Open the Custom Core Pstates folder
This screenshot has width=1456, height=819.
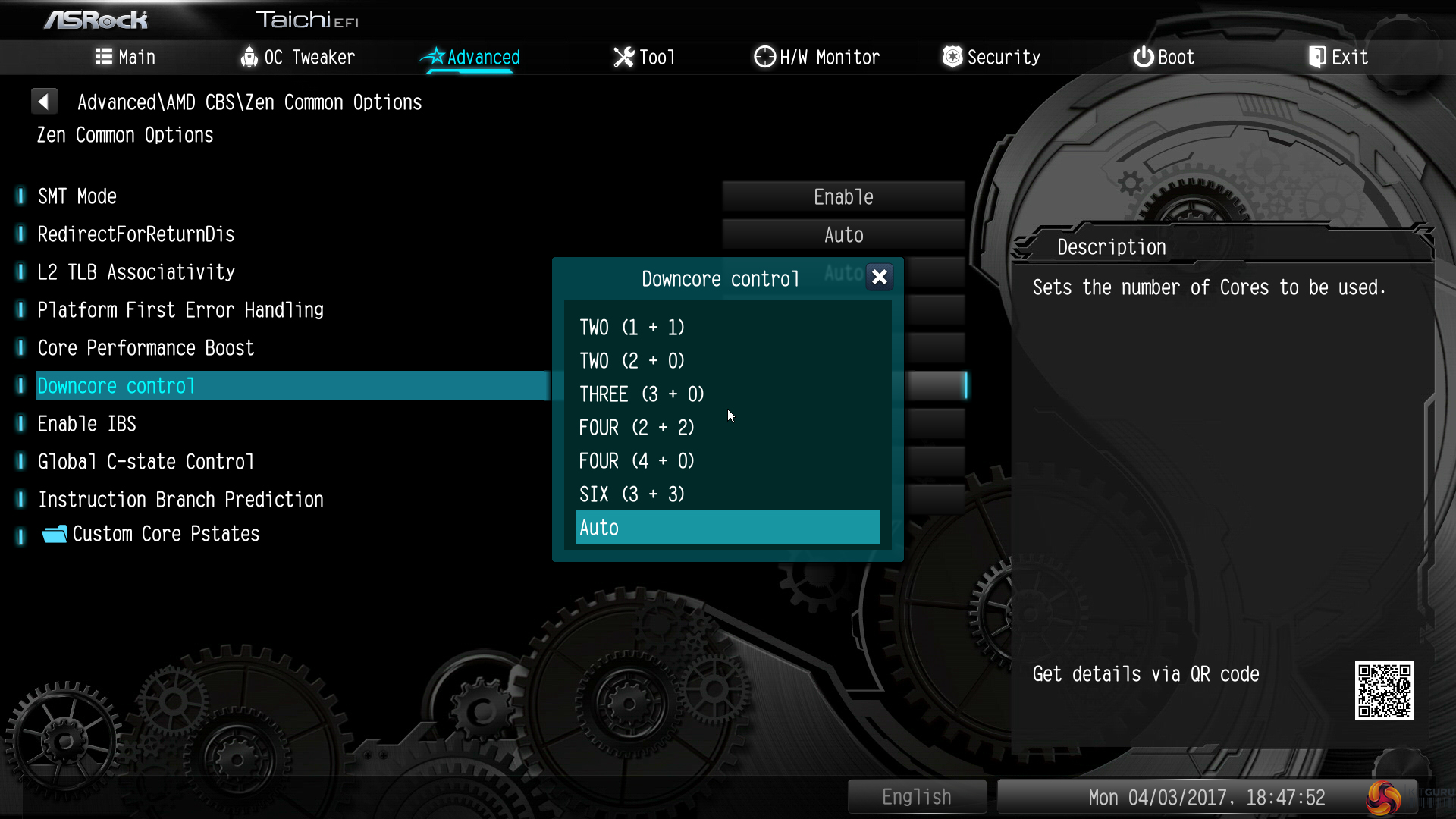[165, 534]
